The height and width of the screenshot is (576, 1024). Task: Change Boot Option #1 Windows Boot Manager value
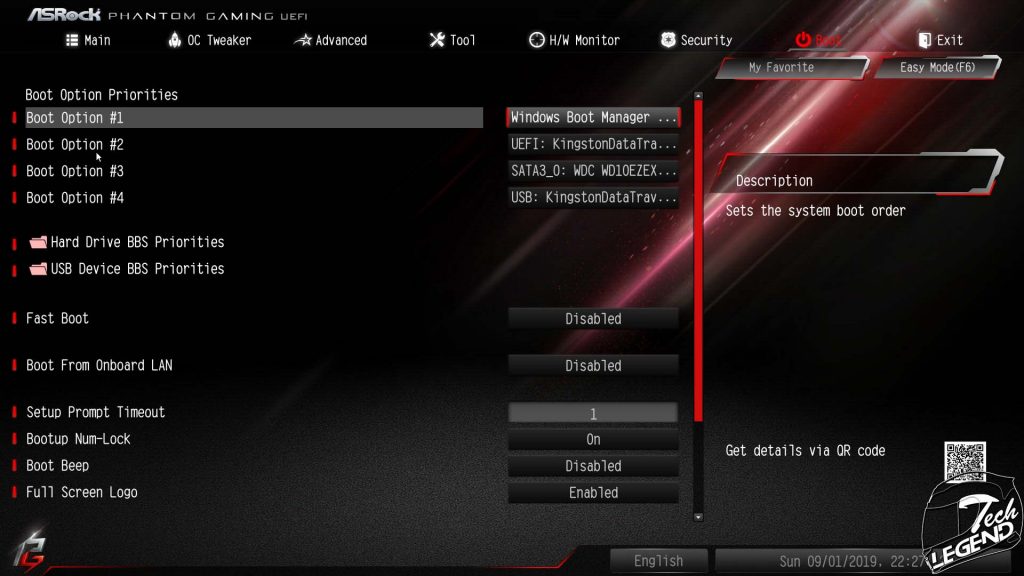[593, 118]
